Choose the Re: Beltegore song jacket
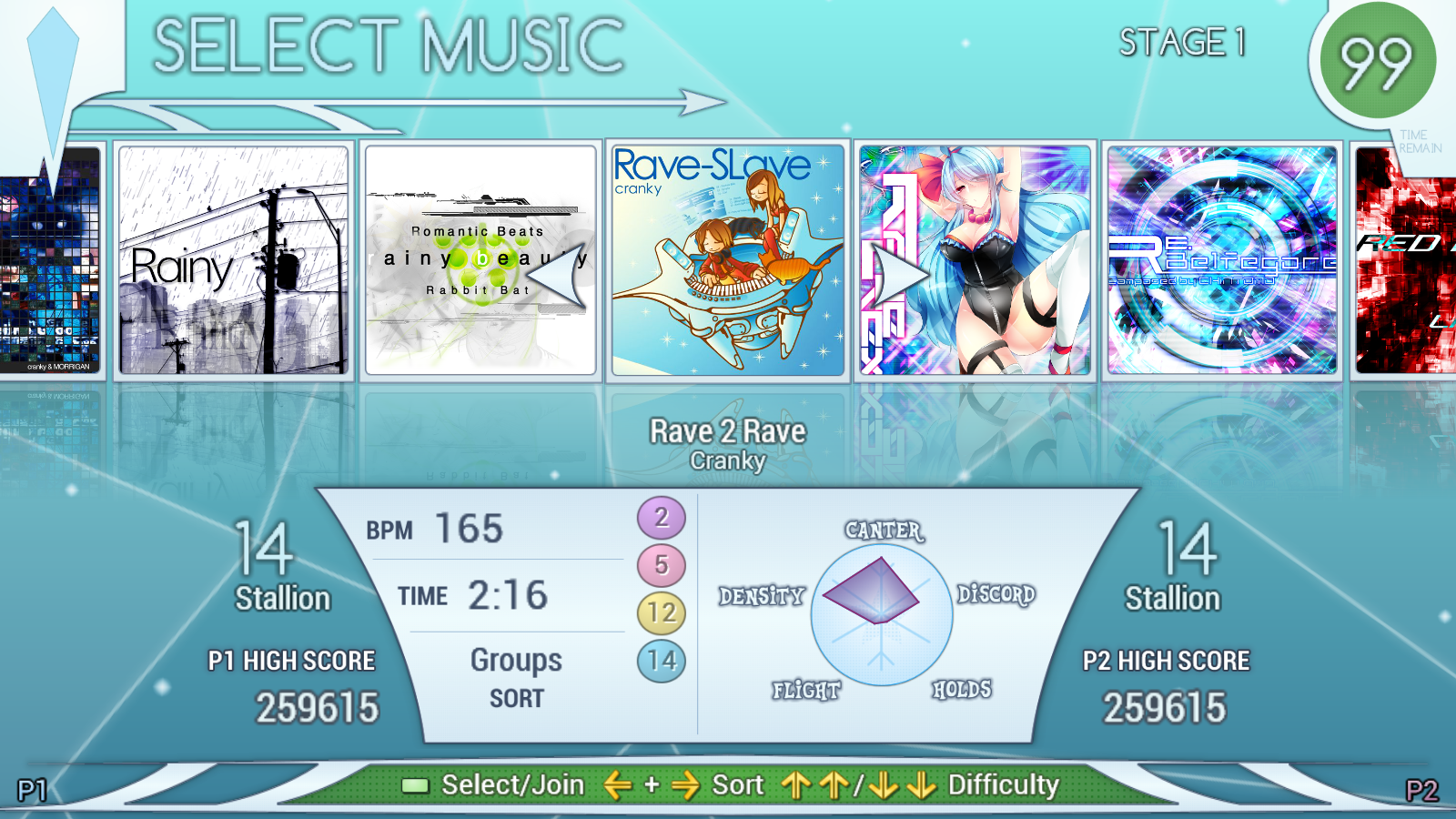The image size is (1456, 819). (1222, 260)
